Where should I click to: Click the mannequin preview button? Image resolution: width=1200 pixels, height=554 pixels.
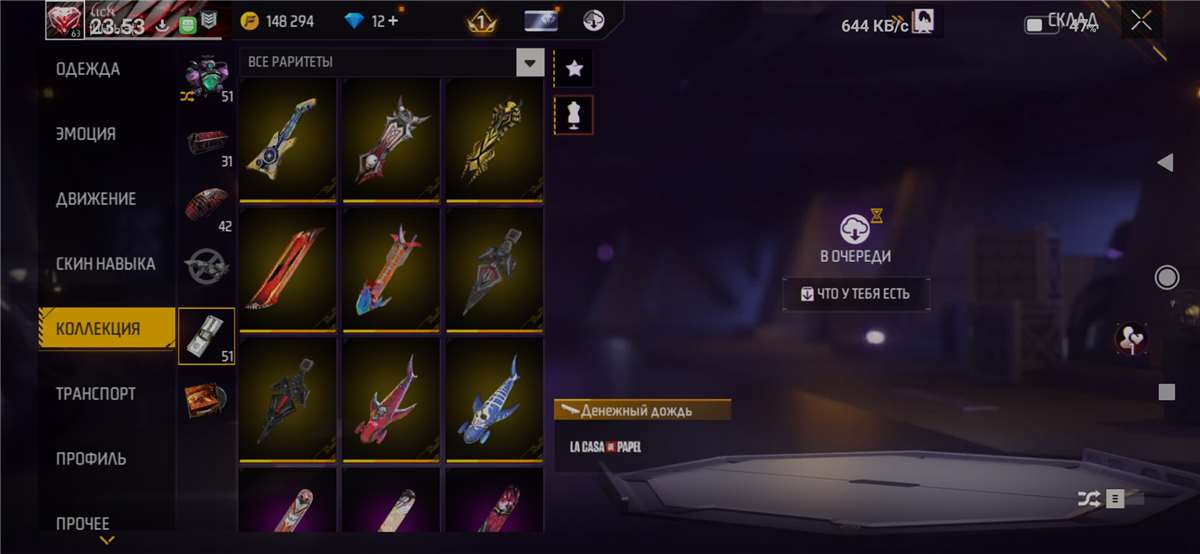pyautogui.click(x=574, y=115)
